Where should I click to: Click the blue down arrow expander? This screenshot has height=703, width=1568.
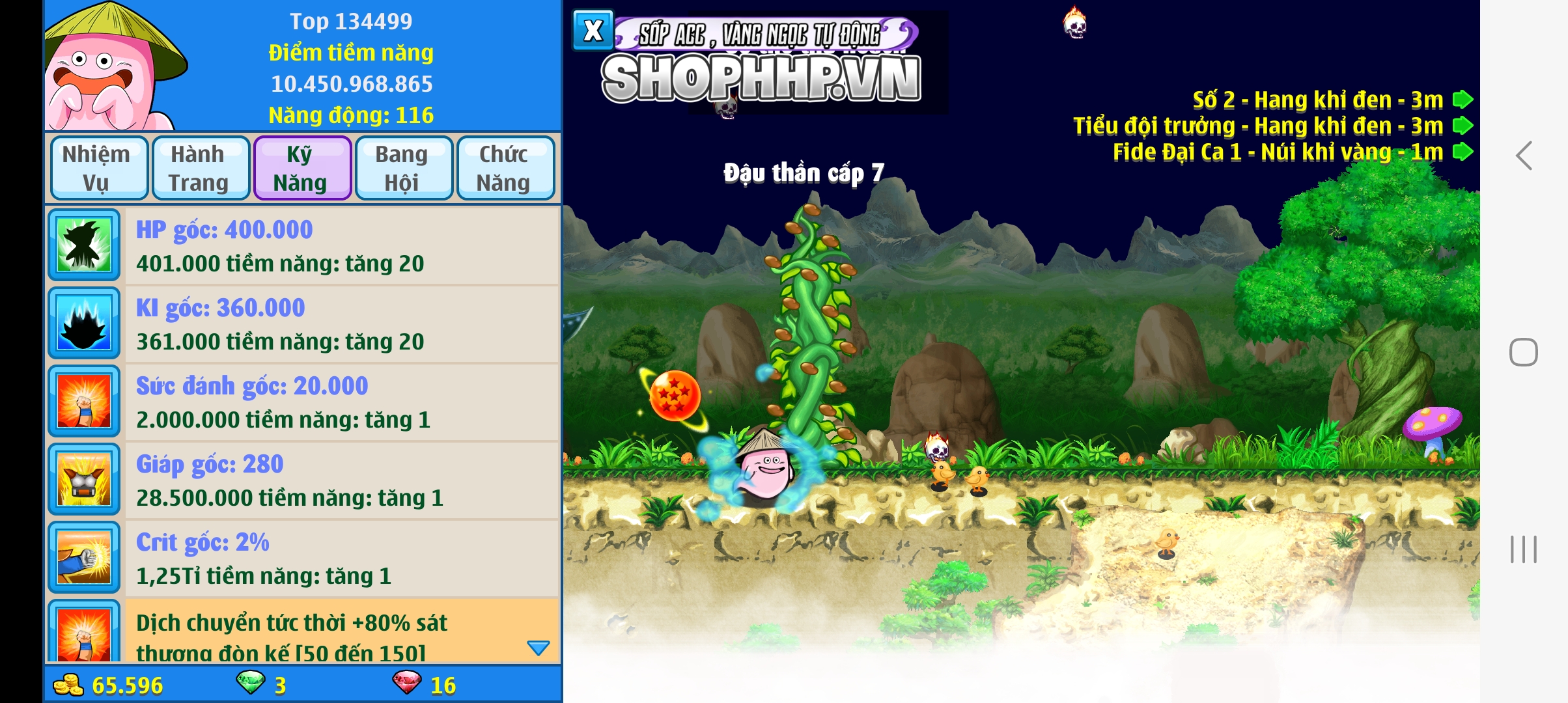pyautogui.click(x=538, y=648)
